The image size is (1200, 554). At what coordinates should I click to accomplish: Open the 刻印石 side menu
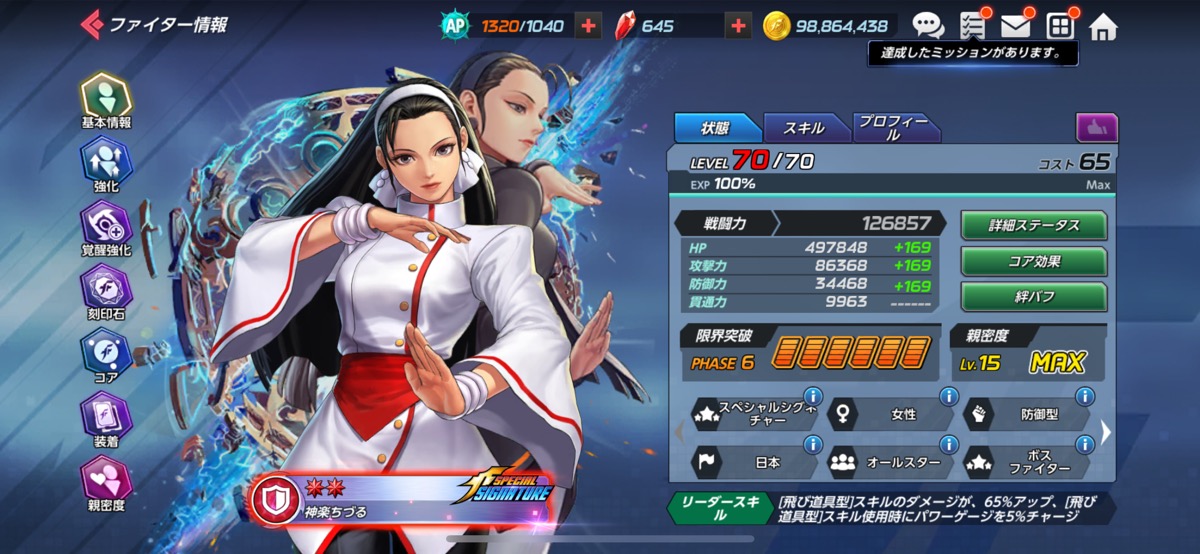[x=106, y=291]
